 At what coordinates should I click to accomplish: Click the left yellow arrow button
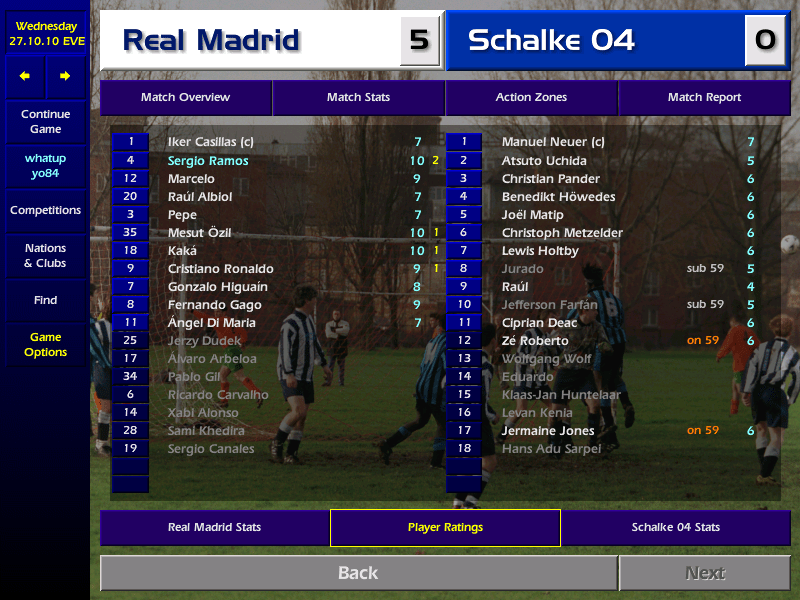click(x=25, y=76)
